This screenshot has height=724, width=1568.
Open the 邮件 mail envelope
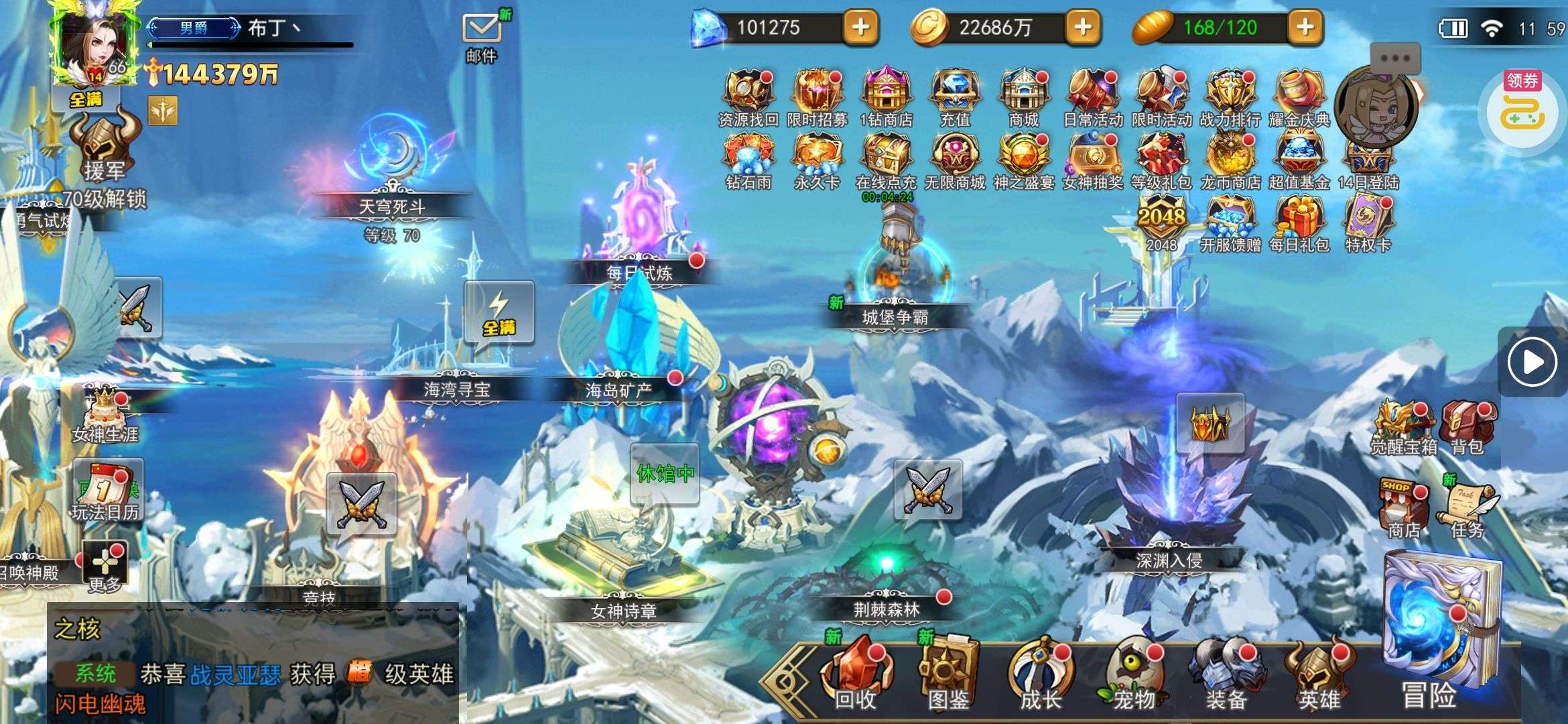point(481,30)
